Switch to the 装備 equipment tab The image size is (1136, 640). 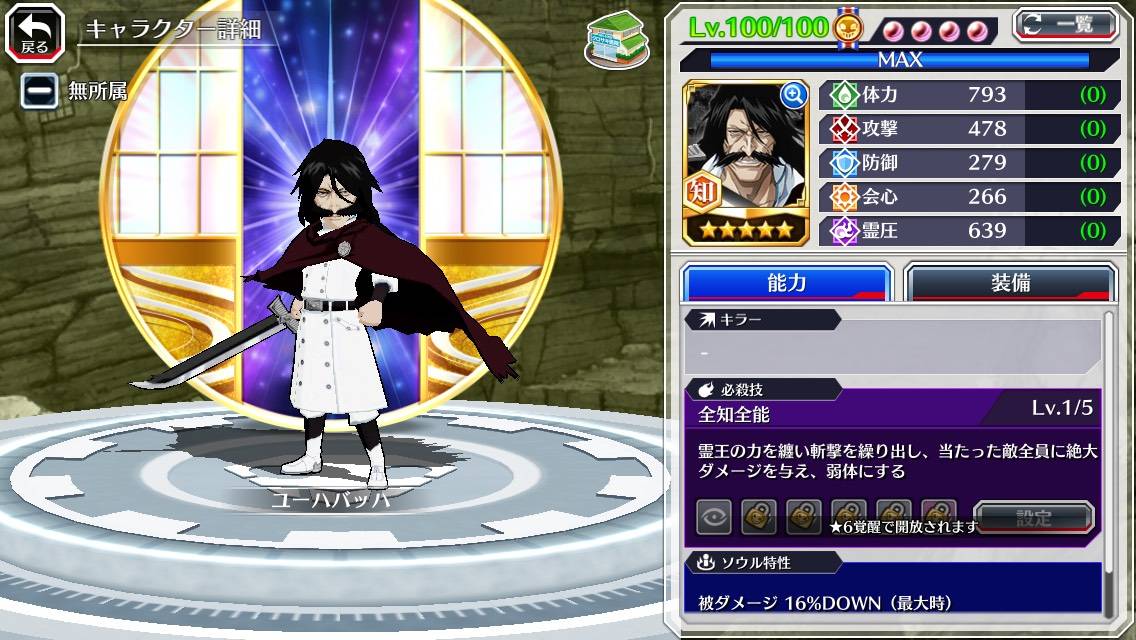(1010, 283)
